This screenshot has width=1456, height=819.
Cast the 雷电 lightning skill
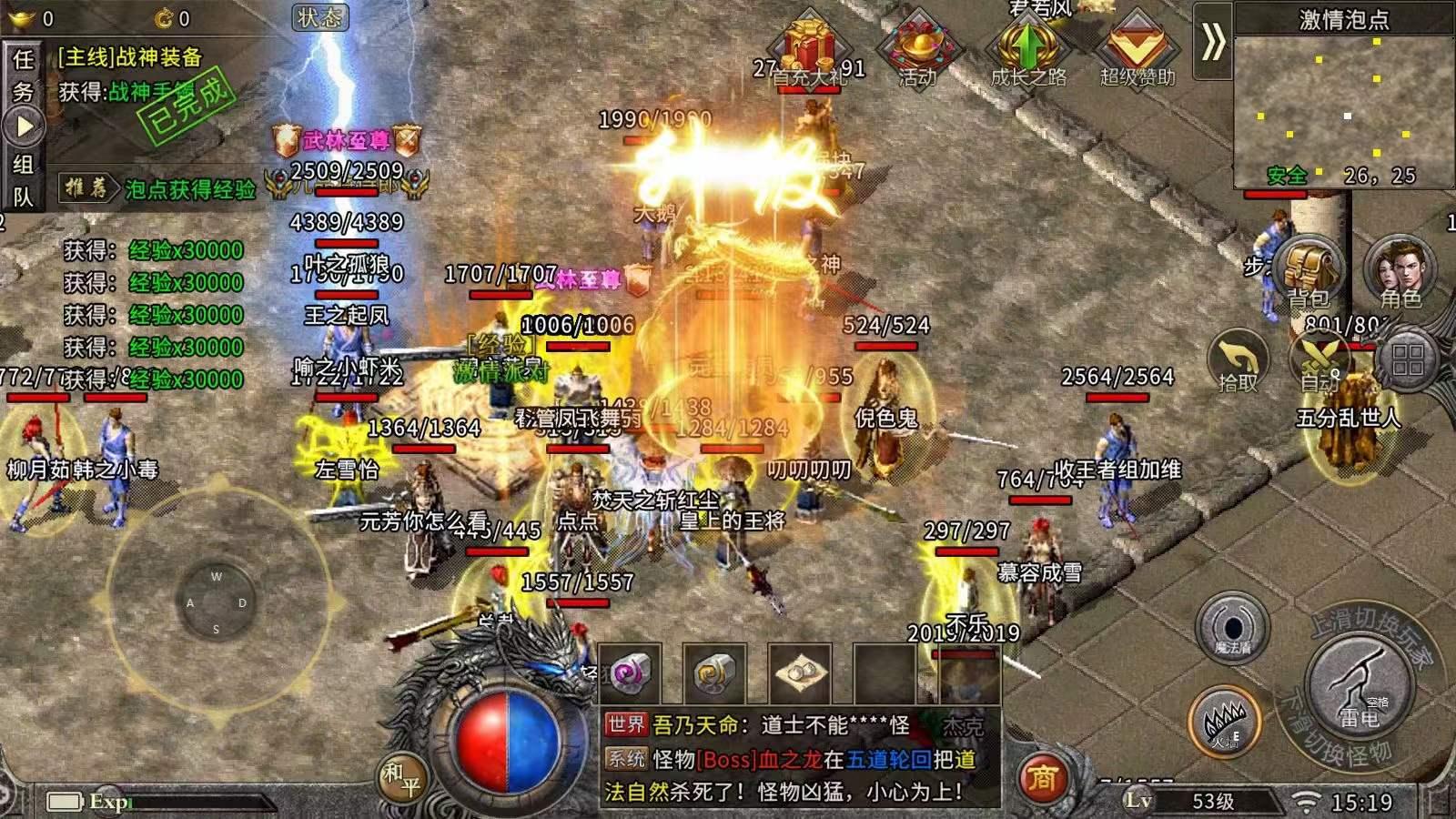1360,686
